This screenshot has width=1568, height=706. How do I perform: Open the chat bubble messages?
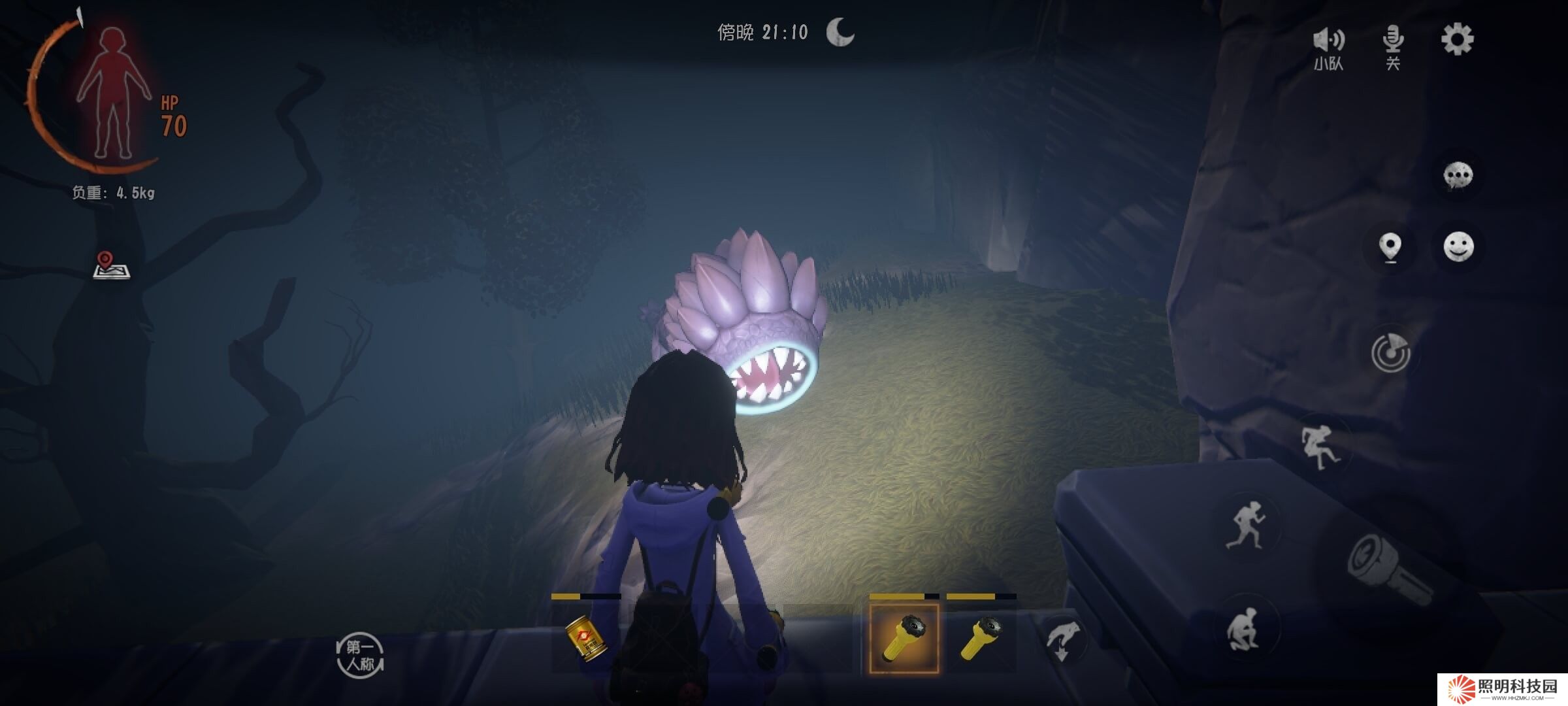tap(1458, 175)
